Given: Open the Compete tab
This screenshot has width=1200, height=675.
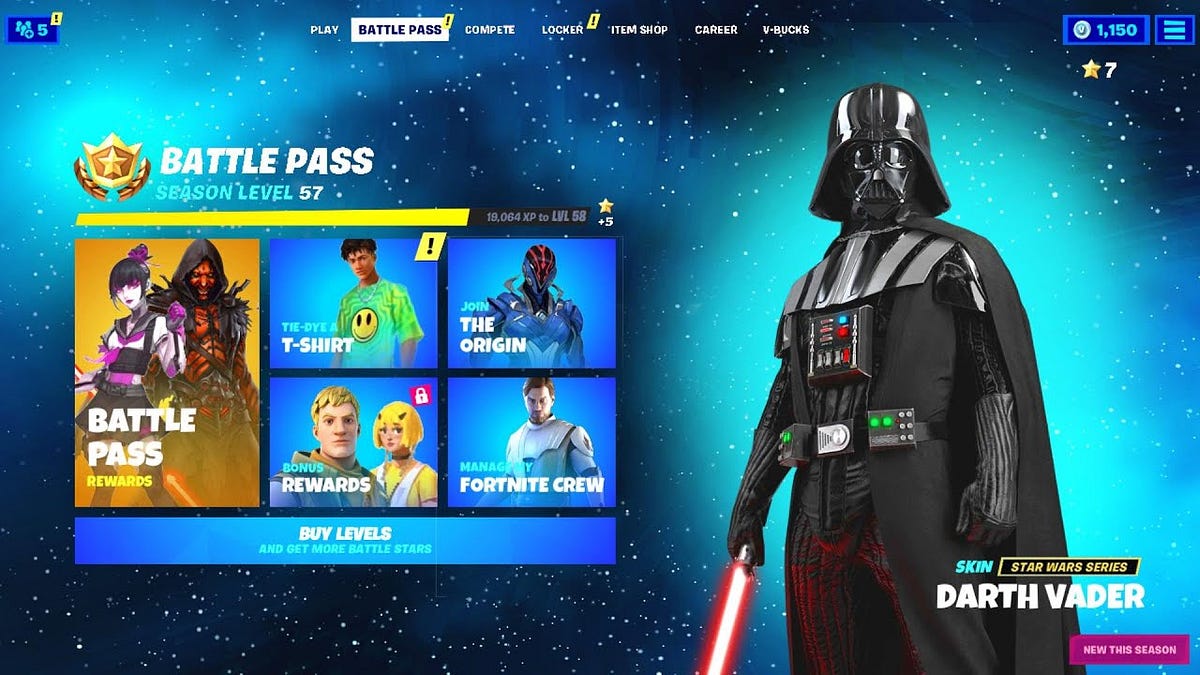Looking at the screenshot, I should click(490, 30).
